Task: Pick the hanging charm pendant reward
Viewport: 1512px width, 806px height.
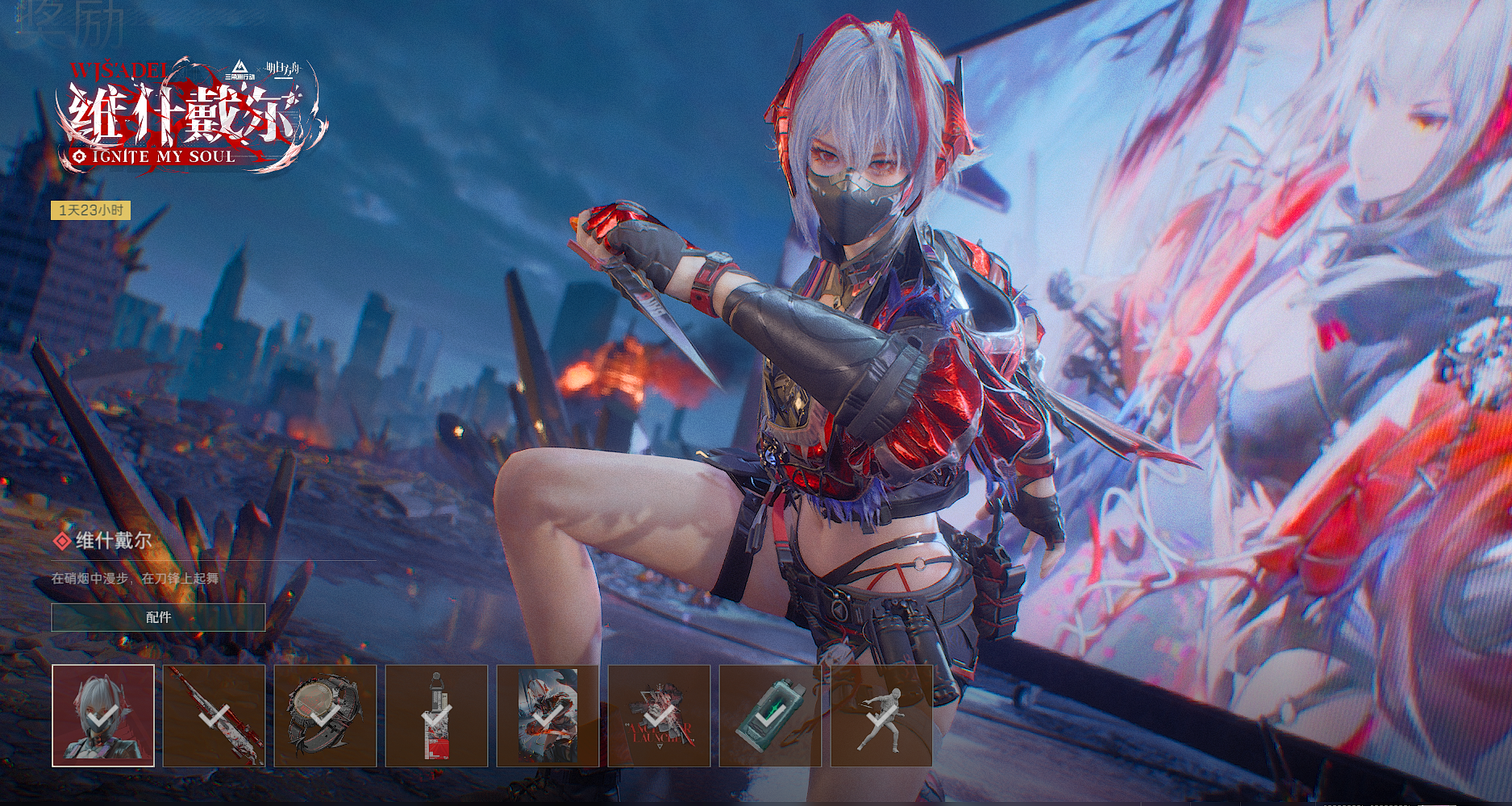Action: pos(436,715)
